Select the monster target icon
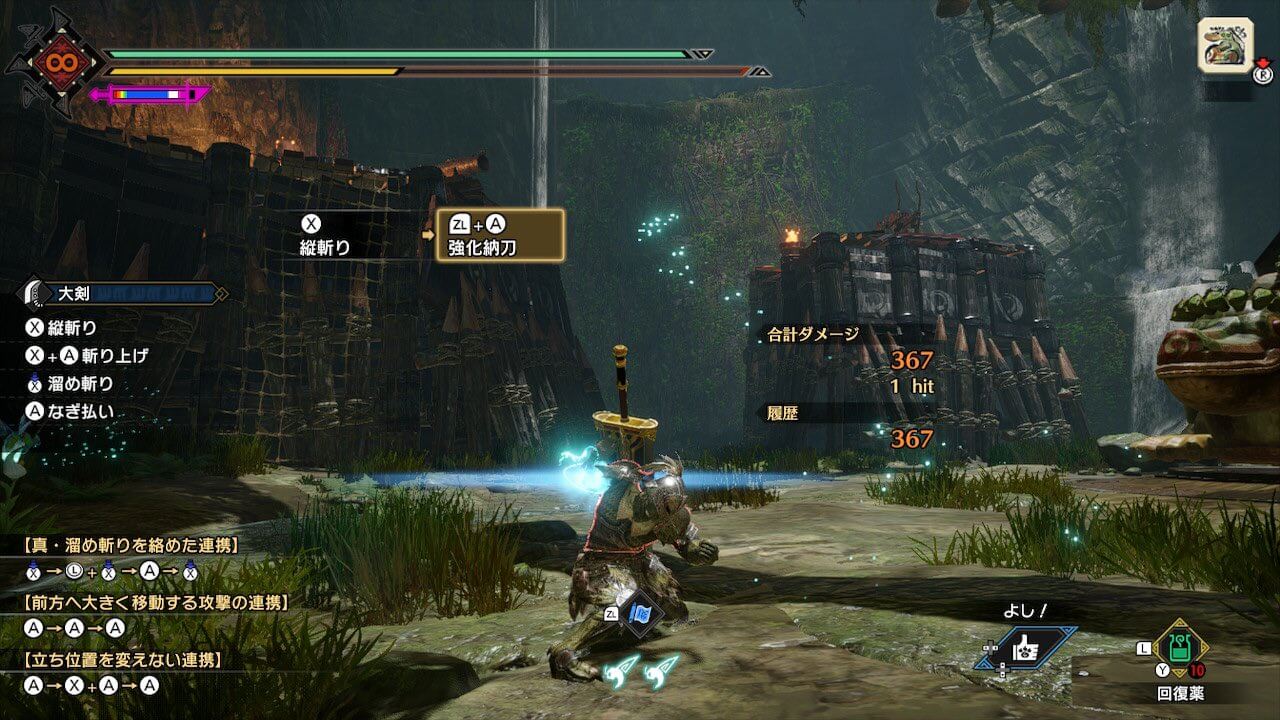Image resolution: width=1280 pixels, height=720 pixels. pyautogui.click(x=1226, y=45)
